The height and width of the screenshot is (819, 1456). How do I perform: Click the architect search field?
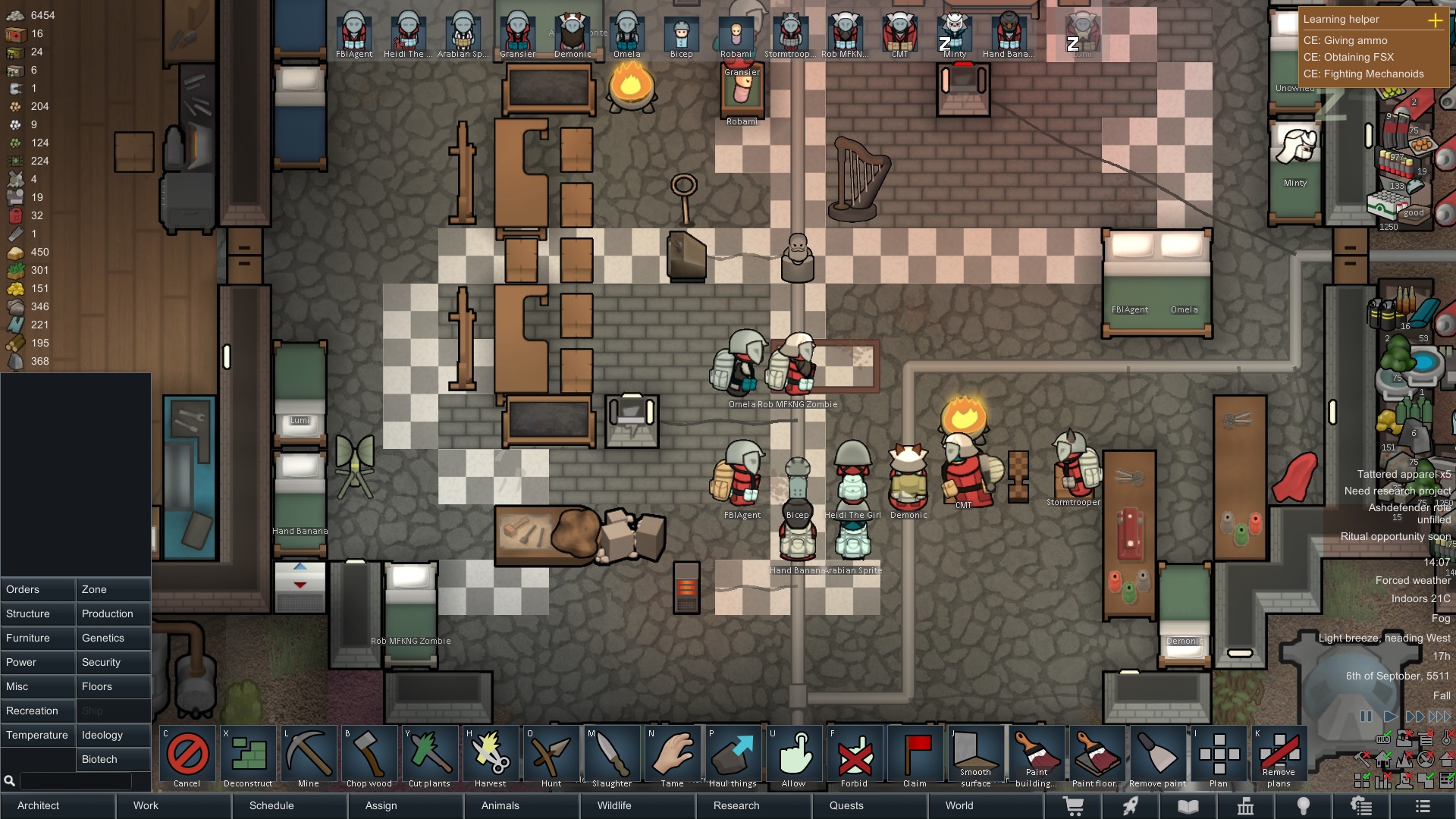76,780
